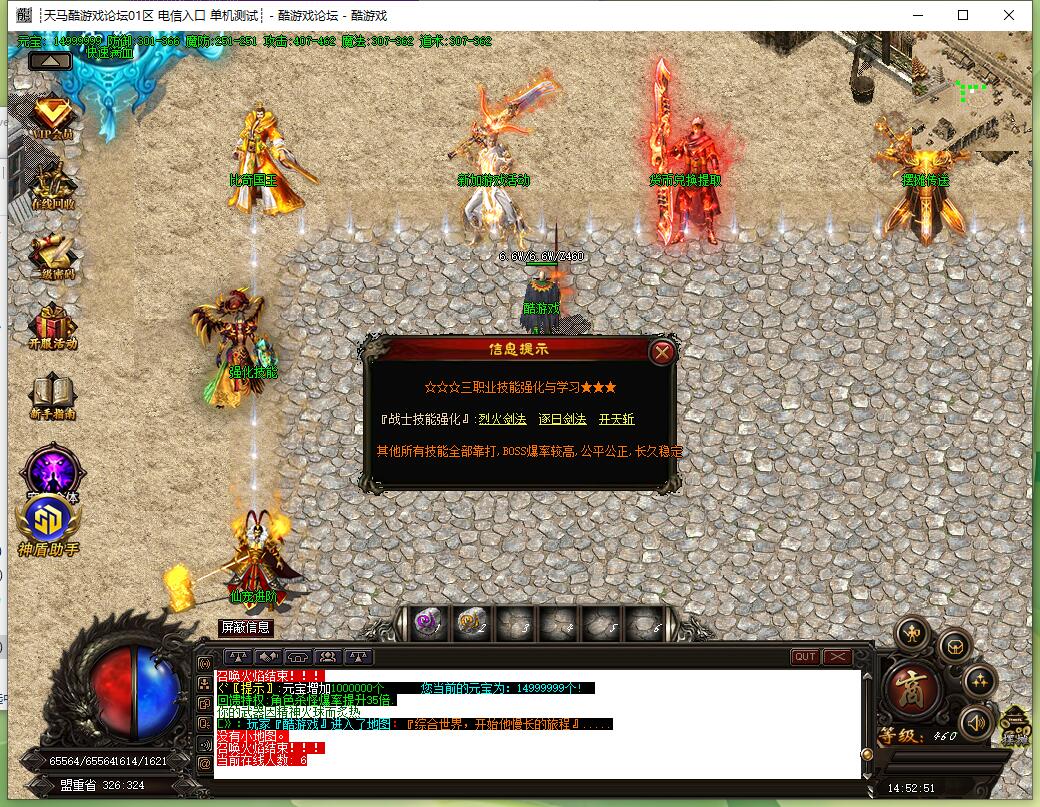Maximize the game window

point(963,15)
